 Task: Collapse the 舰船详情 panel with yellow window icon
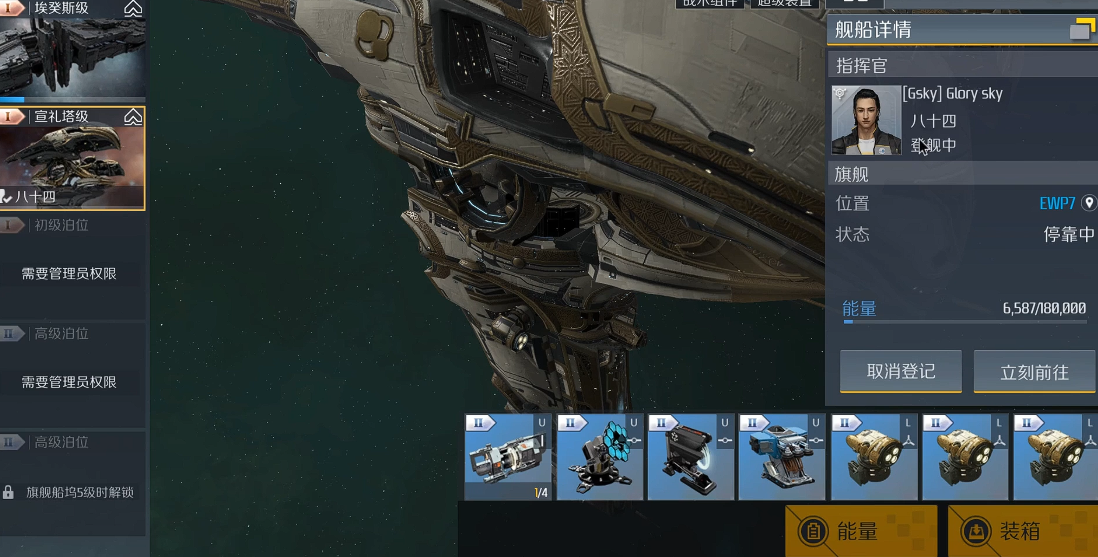[x=1082, y=30]
